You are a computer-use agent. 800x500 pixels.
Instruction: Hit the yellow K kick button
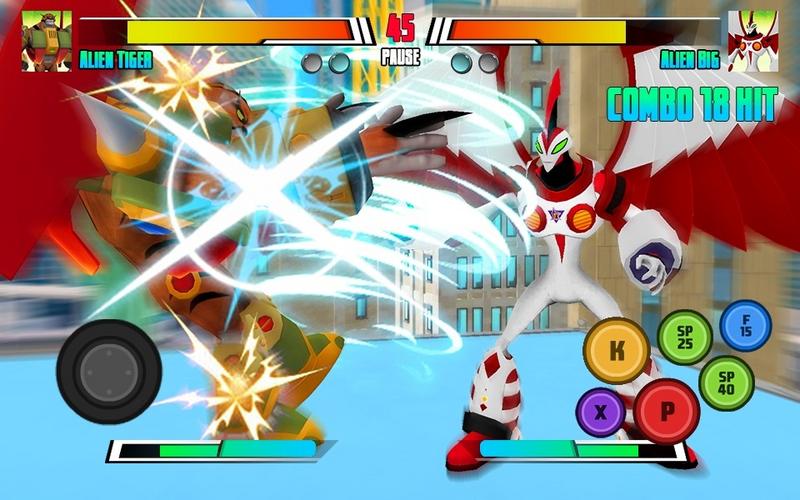coord(617,350)
